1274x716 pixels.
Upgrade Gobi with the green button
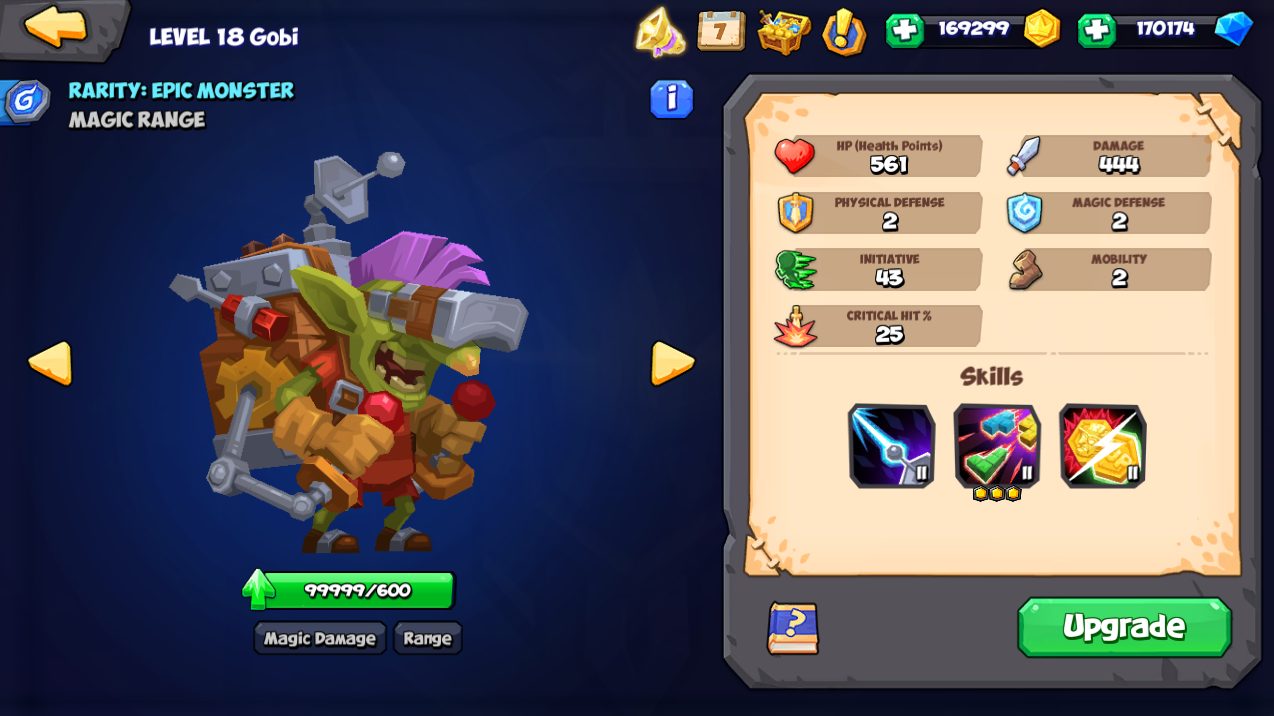(x=1124, y=627)
